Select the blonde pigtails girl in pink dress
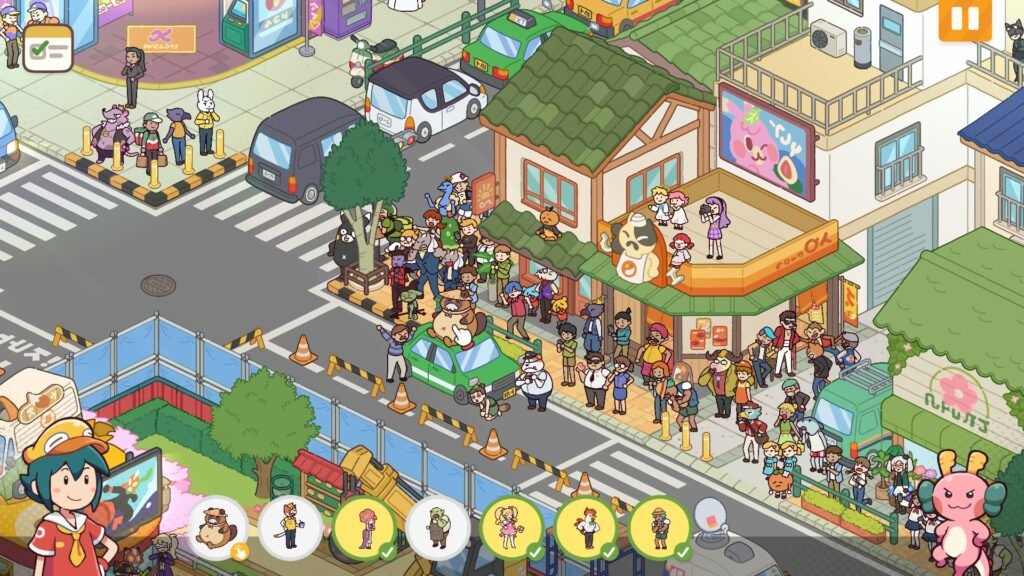Viewport: 1024px width, 576px height. coord(512,528)
